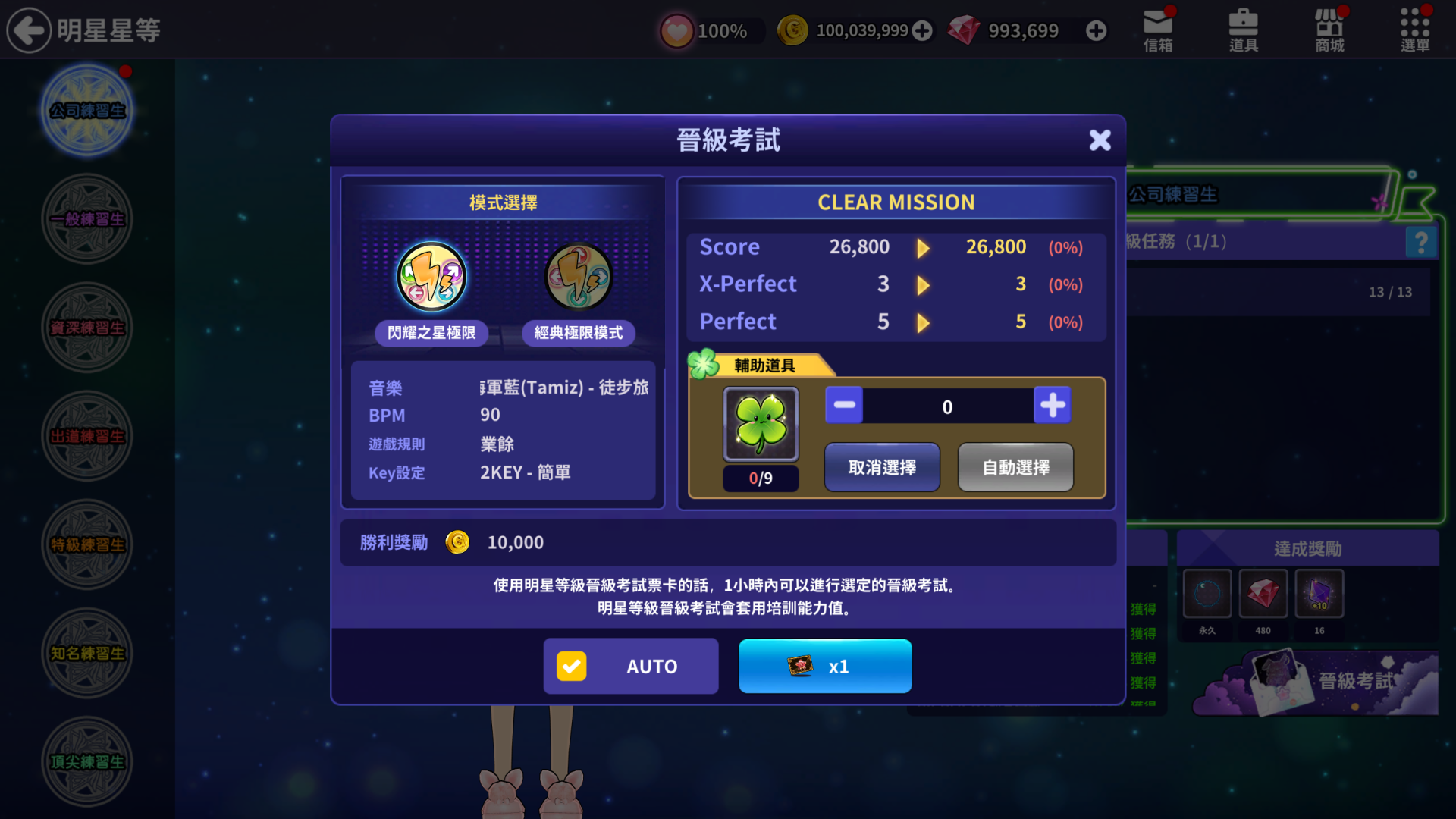Select 閃耀之星極限 mode
Image resolution: width=1456 pixels, height=819 pixels.
pyautogui.click(x=431, y=278)
